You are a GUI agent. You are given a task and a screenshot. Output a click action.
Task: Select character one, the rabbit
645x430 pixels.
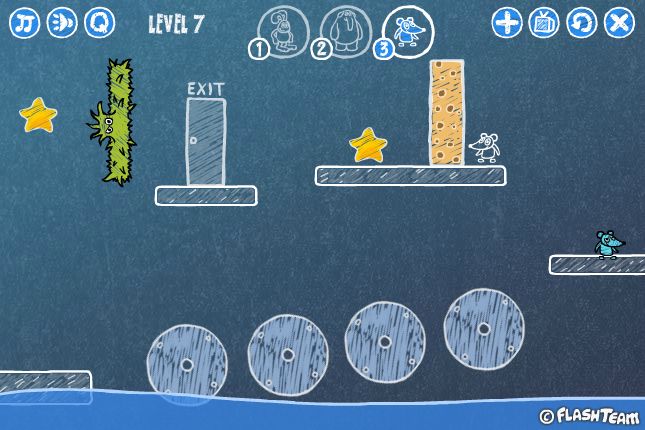(282, 31)
